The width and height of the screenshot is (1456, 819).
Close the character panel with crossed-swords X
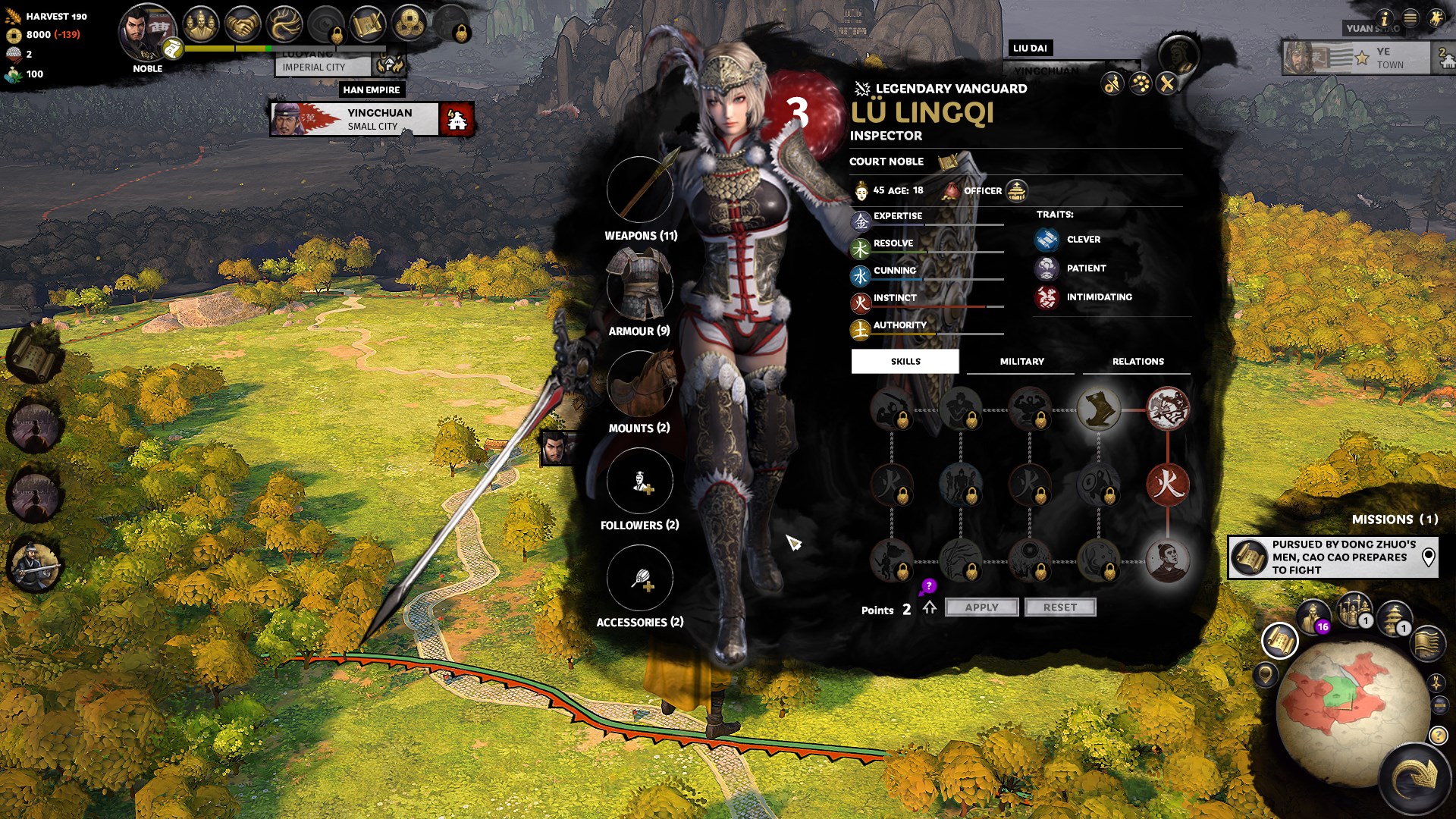1167,83
